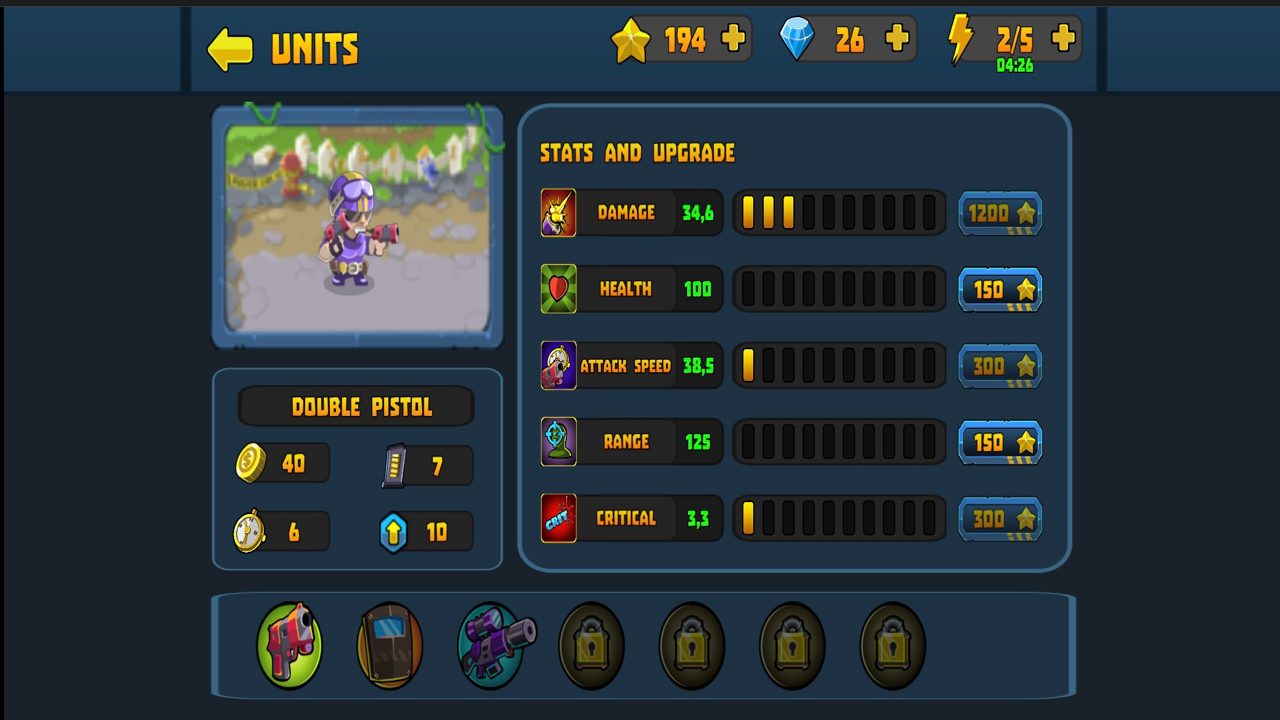
Task: Refill energy with the plus button
Action: (x=1061, y=38)
